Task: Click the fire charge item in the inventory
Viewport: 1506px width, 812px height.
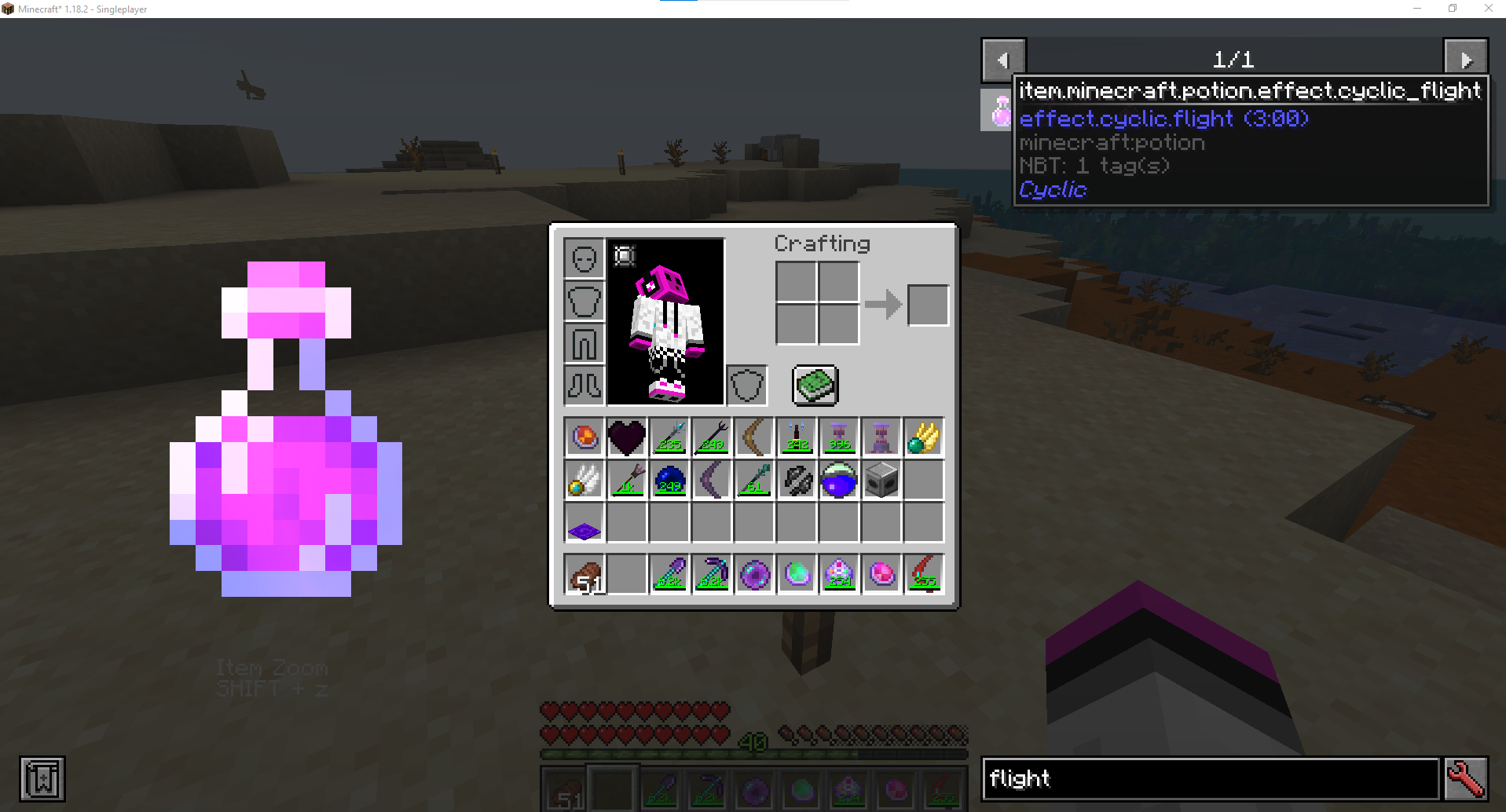Action: click(584, 437)
